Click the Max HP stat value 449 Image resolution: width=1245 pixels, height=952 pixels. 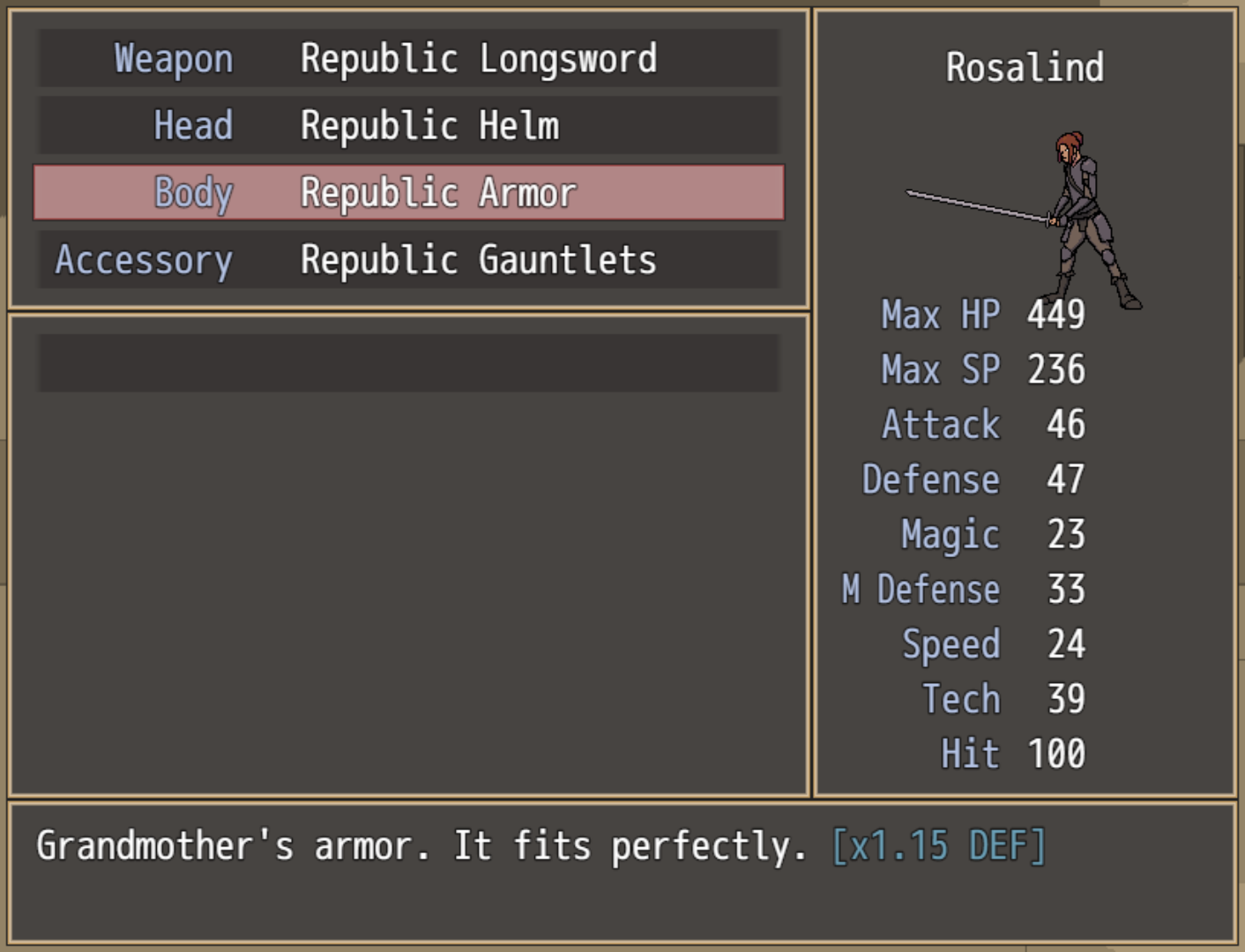coord(1055,315)
